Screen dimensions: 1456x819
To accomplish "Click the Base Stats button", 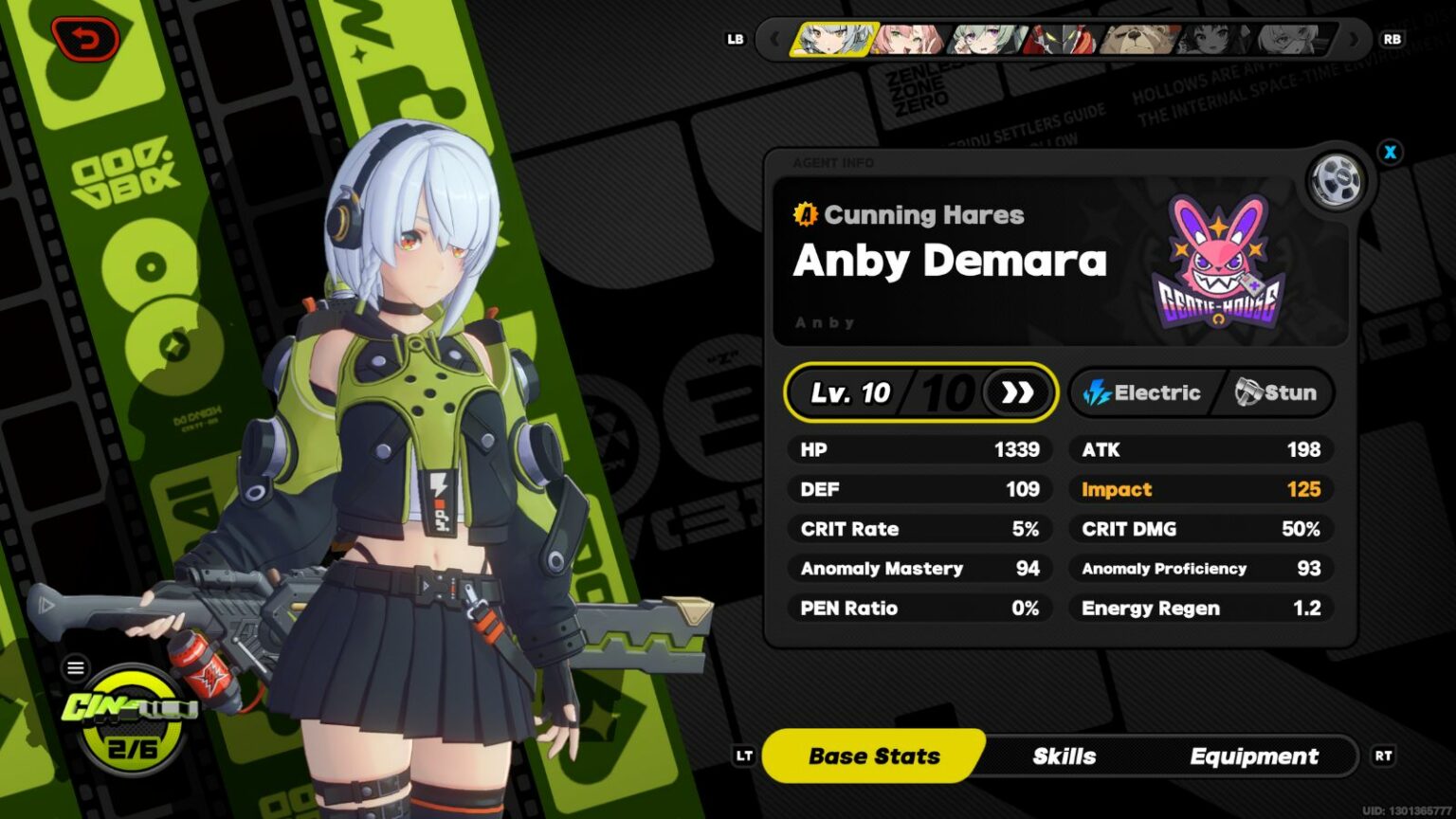I will (x=872, y=755).
